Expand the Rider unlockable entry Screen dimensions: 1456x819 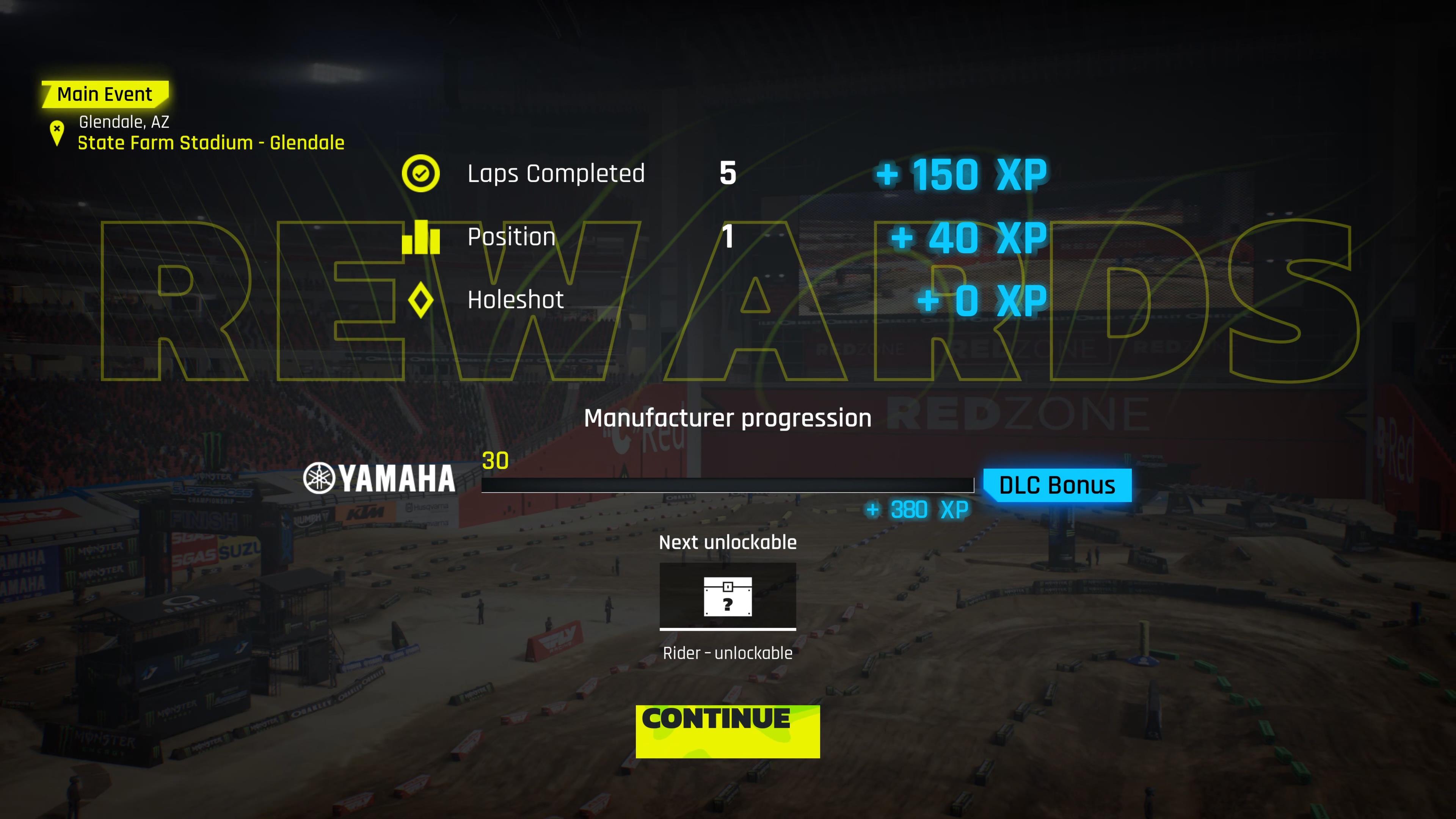coord(728,653)
